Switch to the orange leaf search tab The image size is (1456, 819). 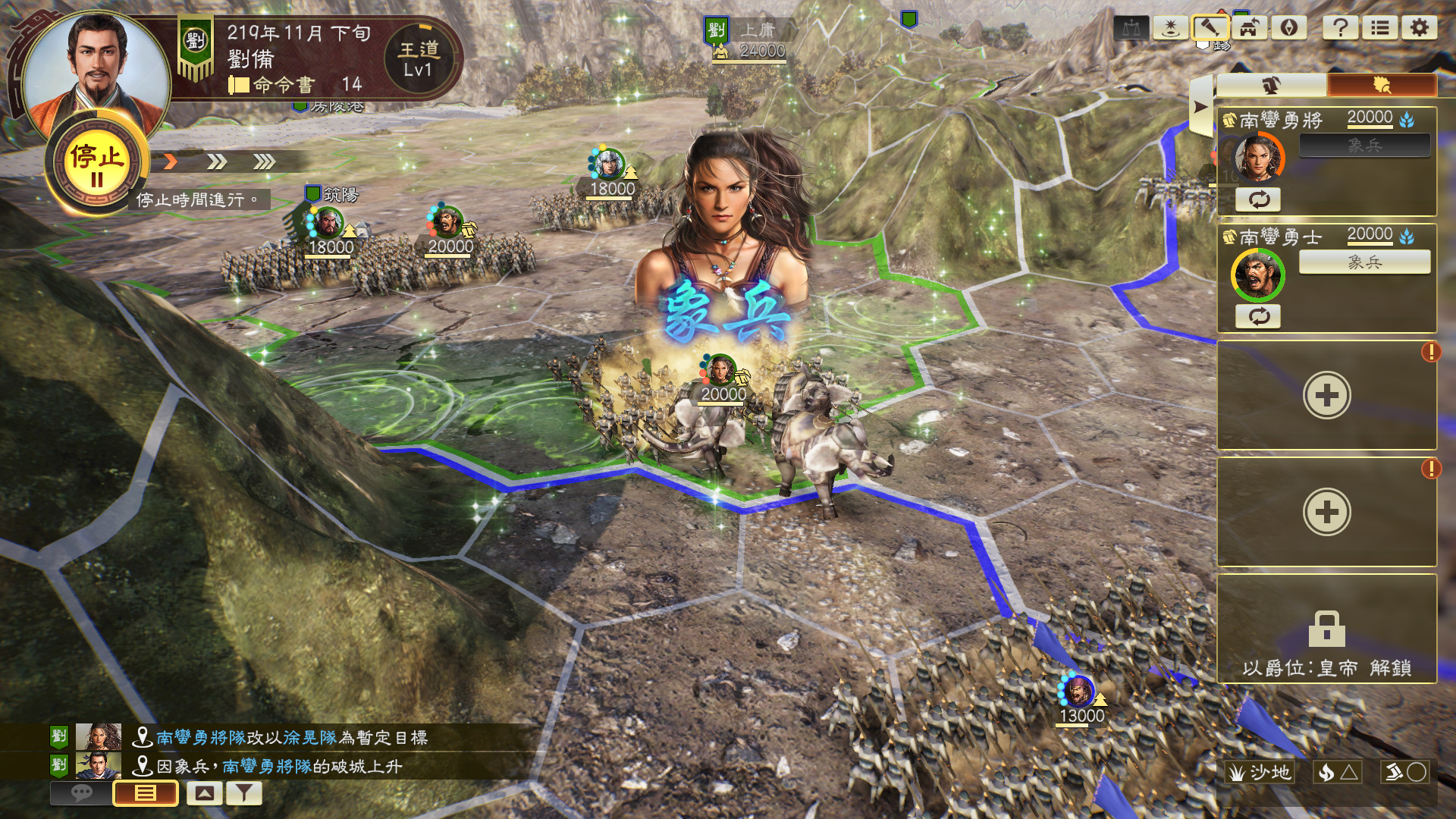point(1381,85)
